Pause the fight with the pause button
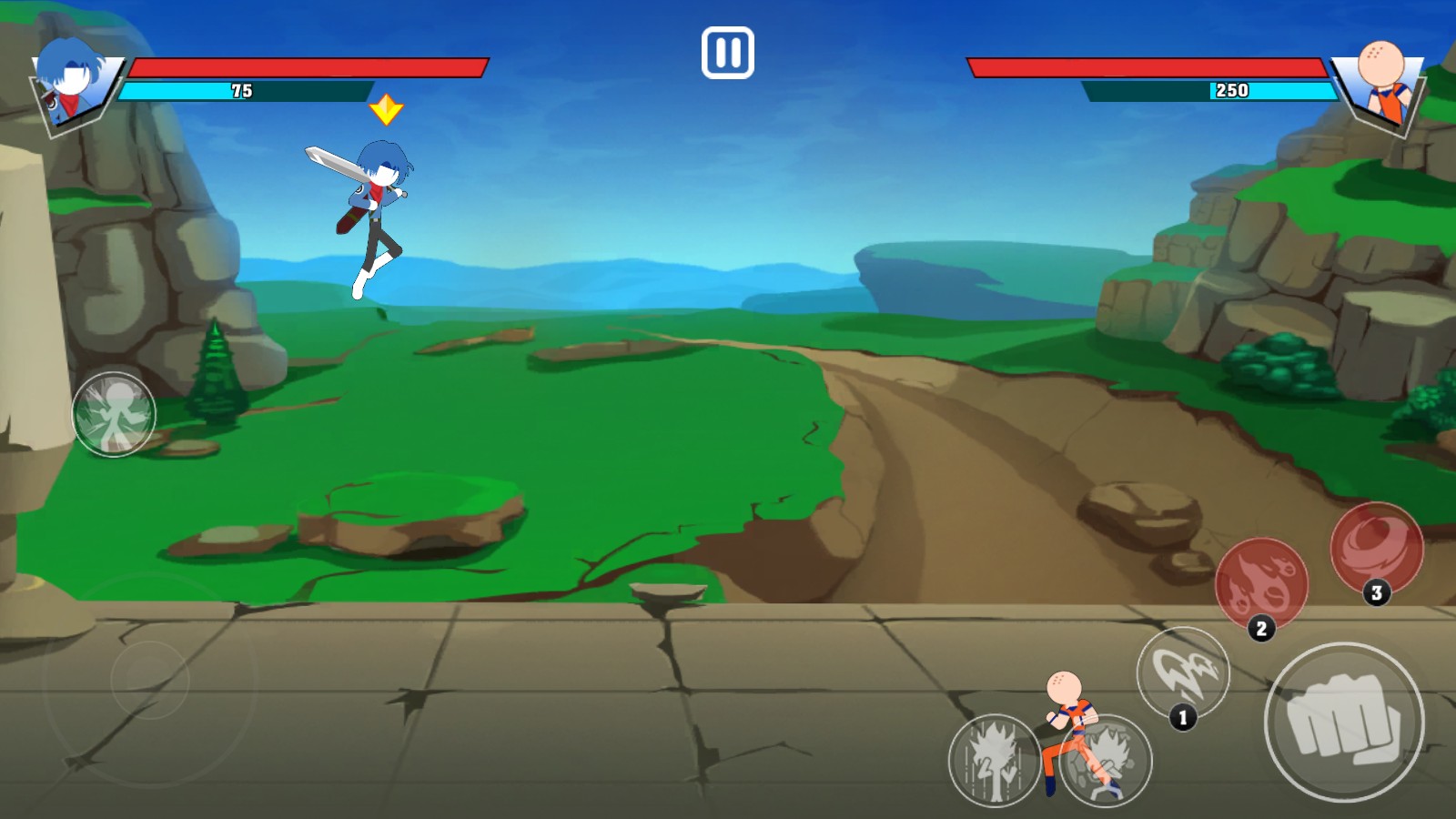The width and height of the screenshot is (1456, 819). tap(727, 53)
